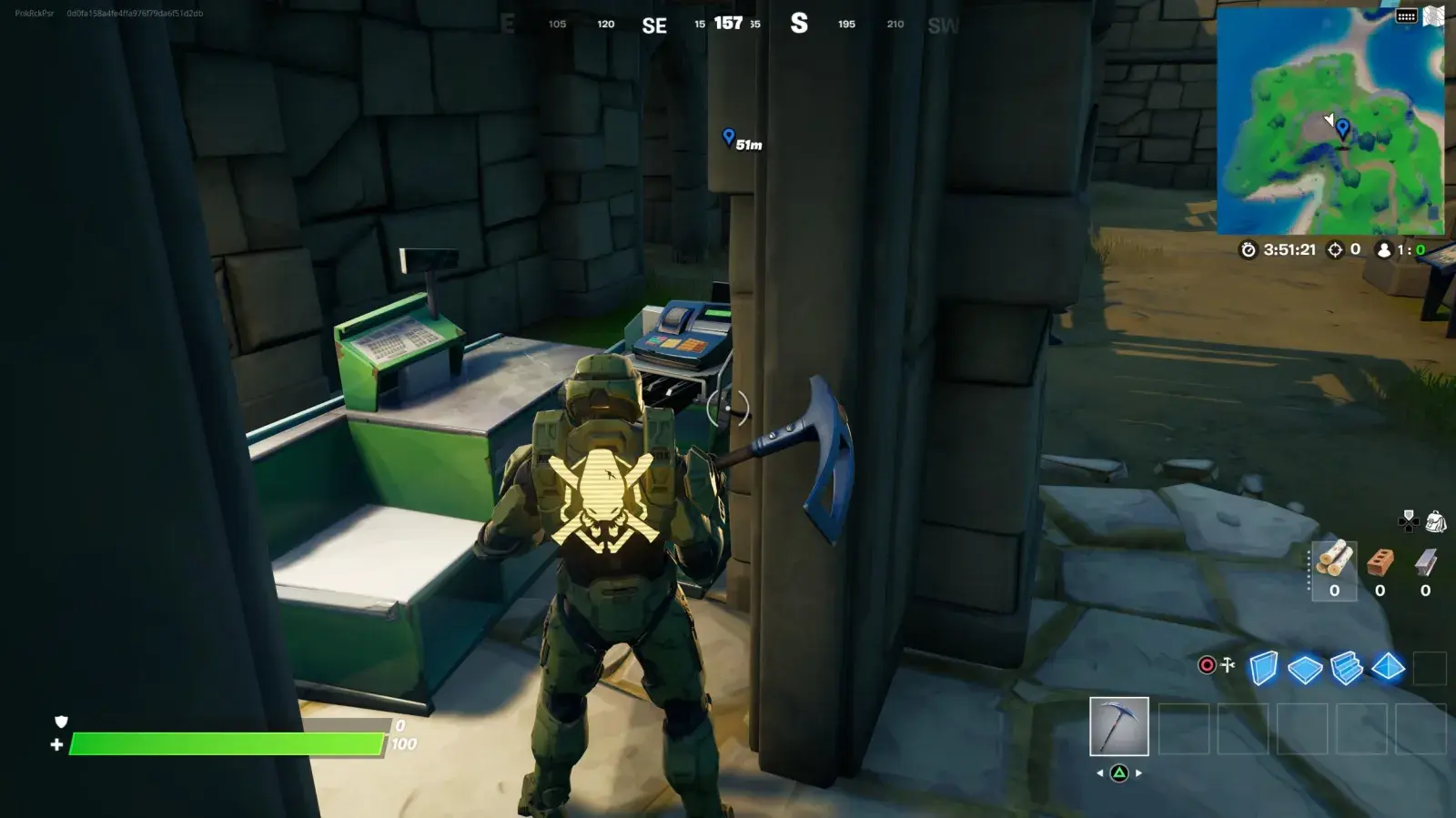Select the floor building piece icon
Screen dimensions: 1456x818
click(x=1304, y=669)
